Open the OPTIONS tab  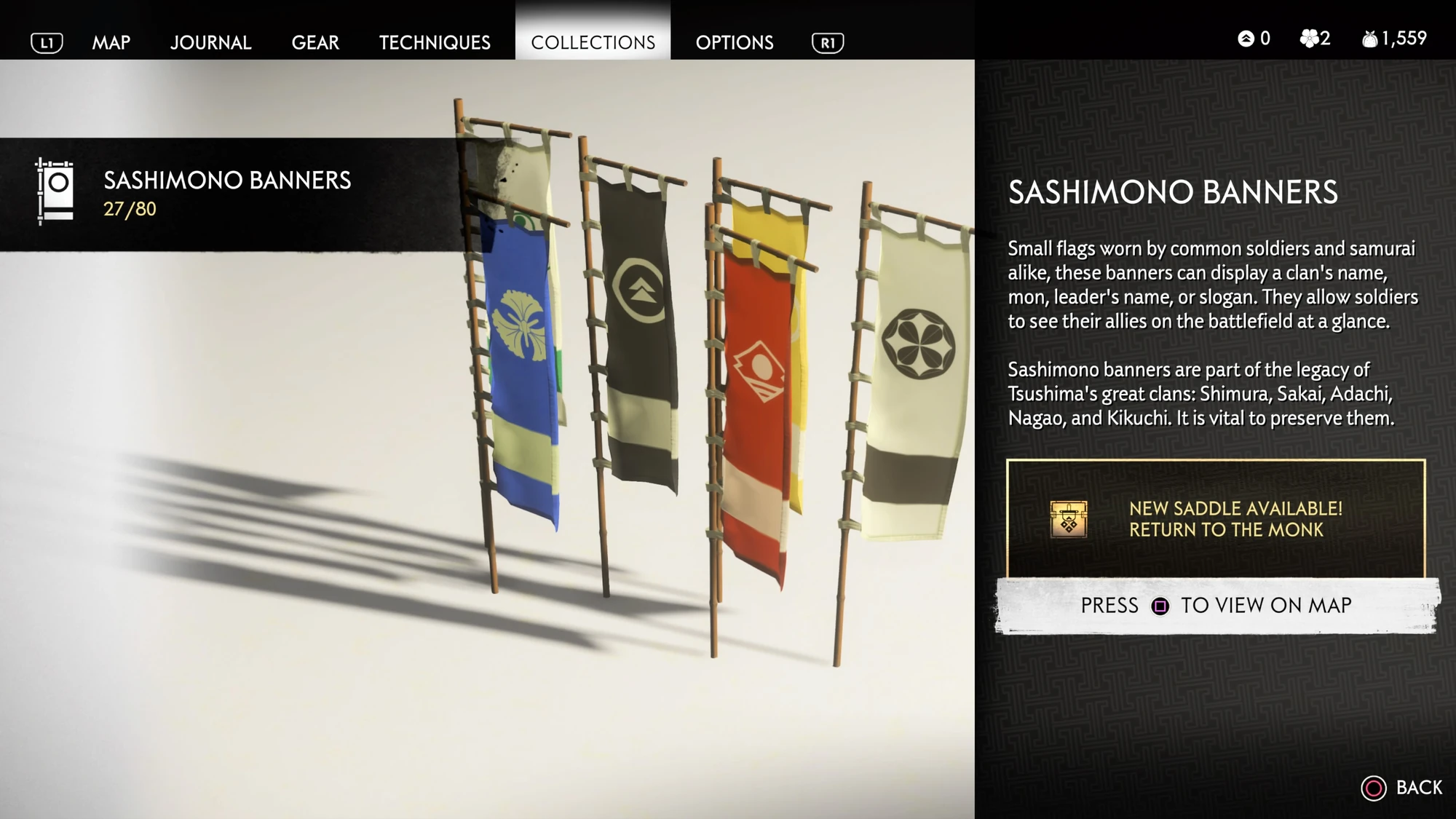735,42
